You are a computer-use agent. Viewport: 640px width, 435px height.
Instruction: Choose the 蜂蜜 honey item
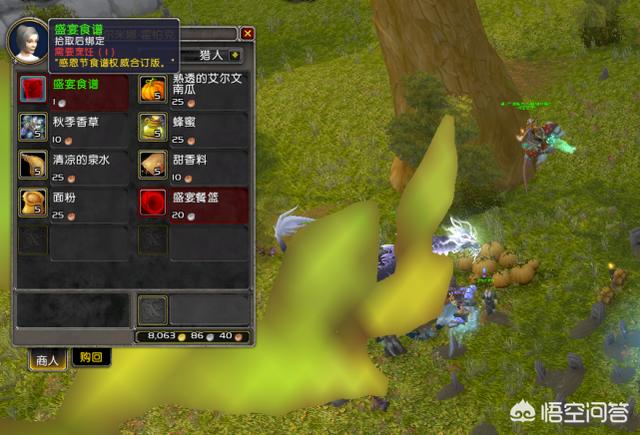[153, 128]
